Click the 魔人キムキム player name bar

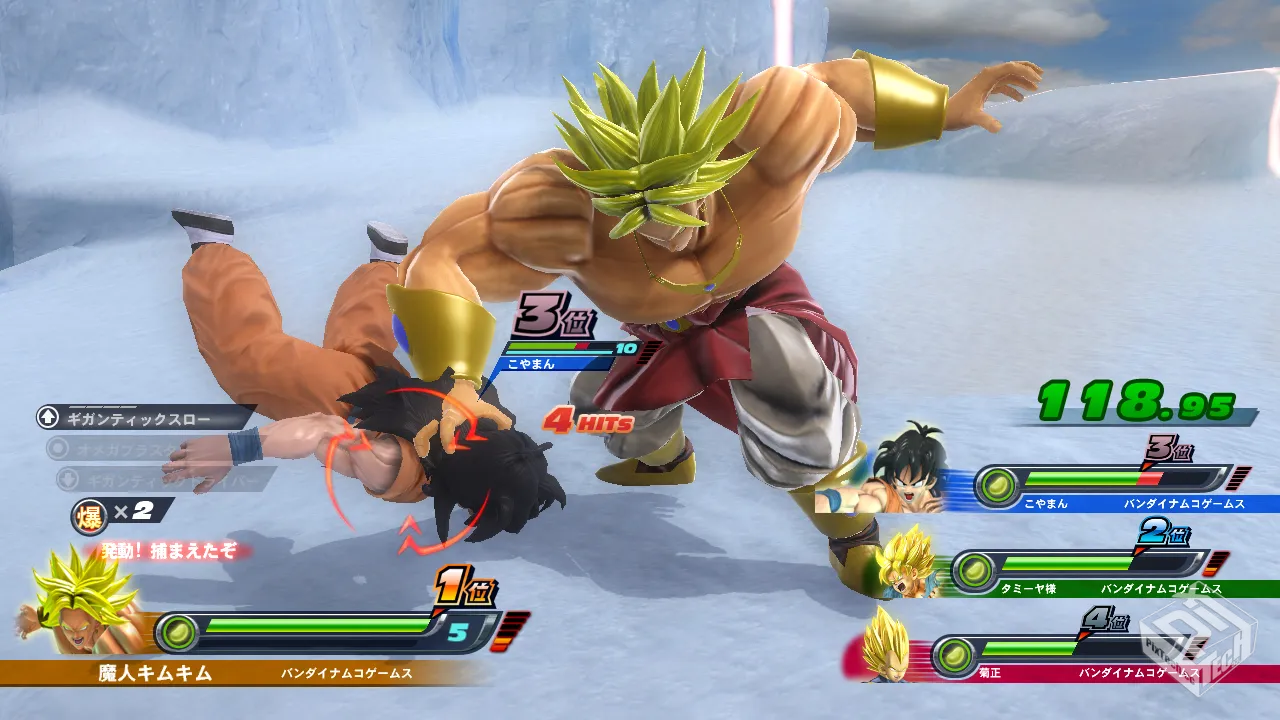(x=155, y=673)
